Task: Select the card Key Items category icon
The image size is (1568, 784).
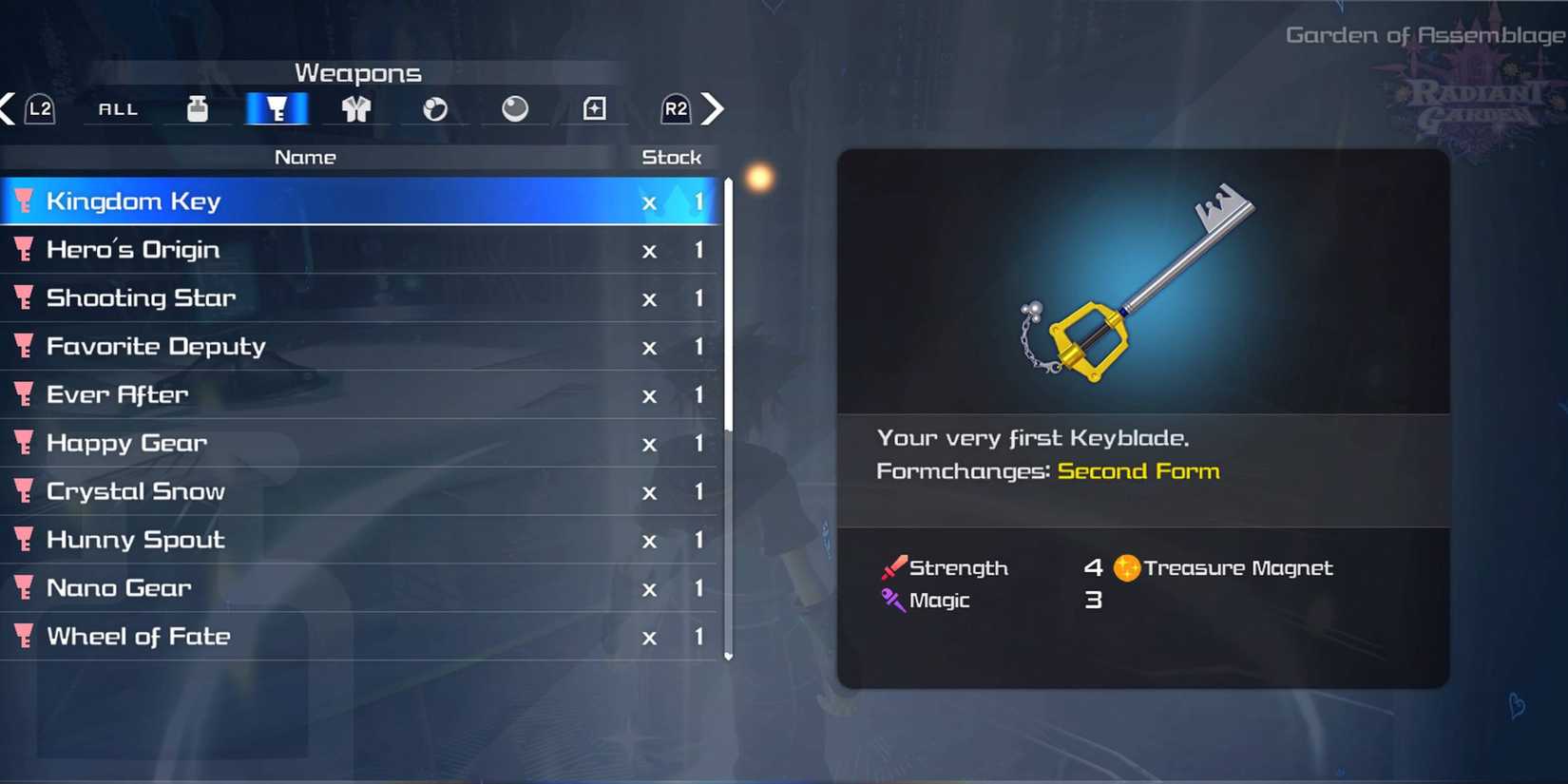Action: [x=594, y=108]
